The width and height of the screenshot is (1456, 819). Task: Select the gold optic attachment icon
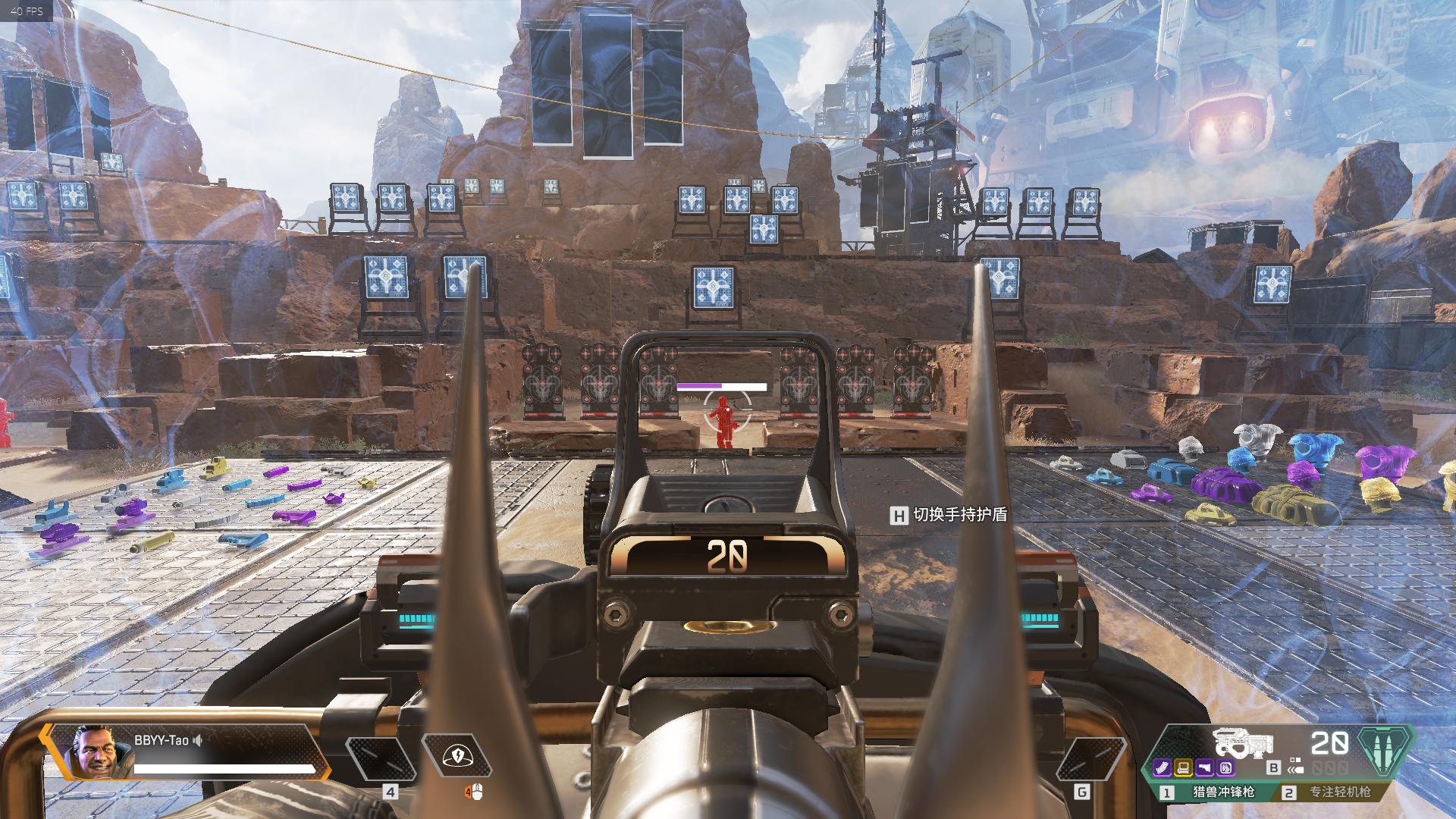click(1182, 768)
